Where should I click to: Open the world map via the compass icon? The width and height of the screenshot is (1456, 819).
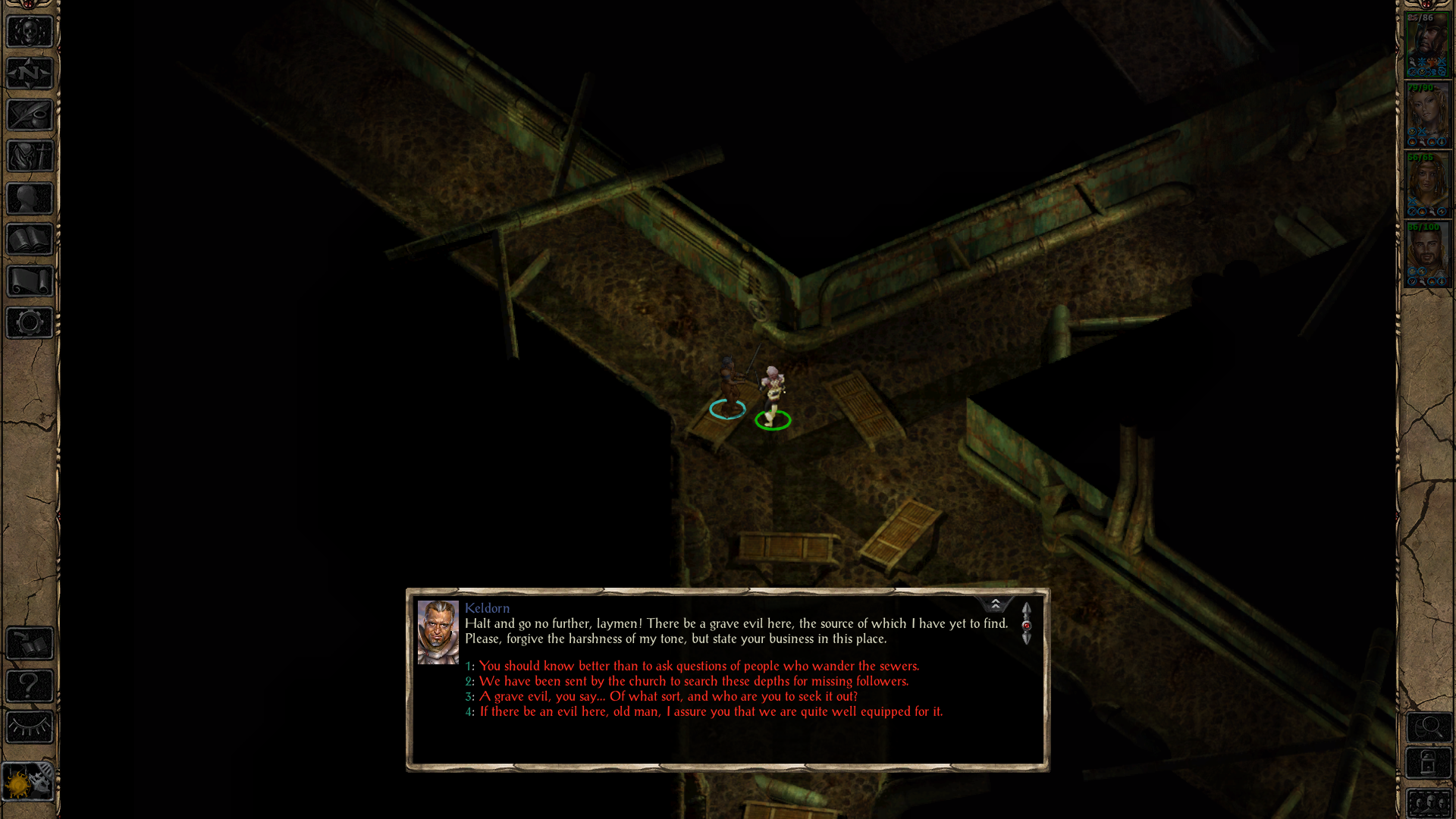(x=29, y=73)
